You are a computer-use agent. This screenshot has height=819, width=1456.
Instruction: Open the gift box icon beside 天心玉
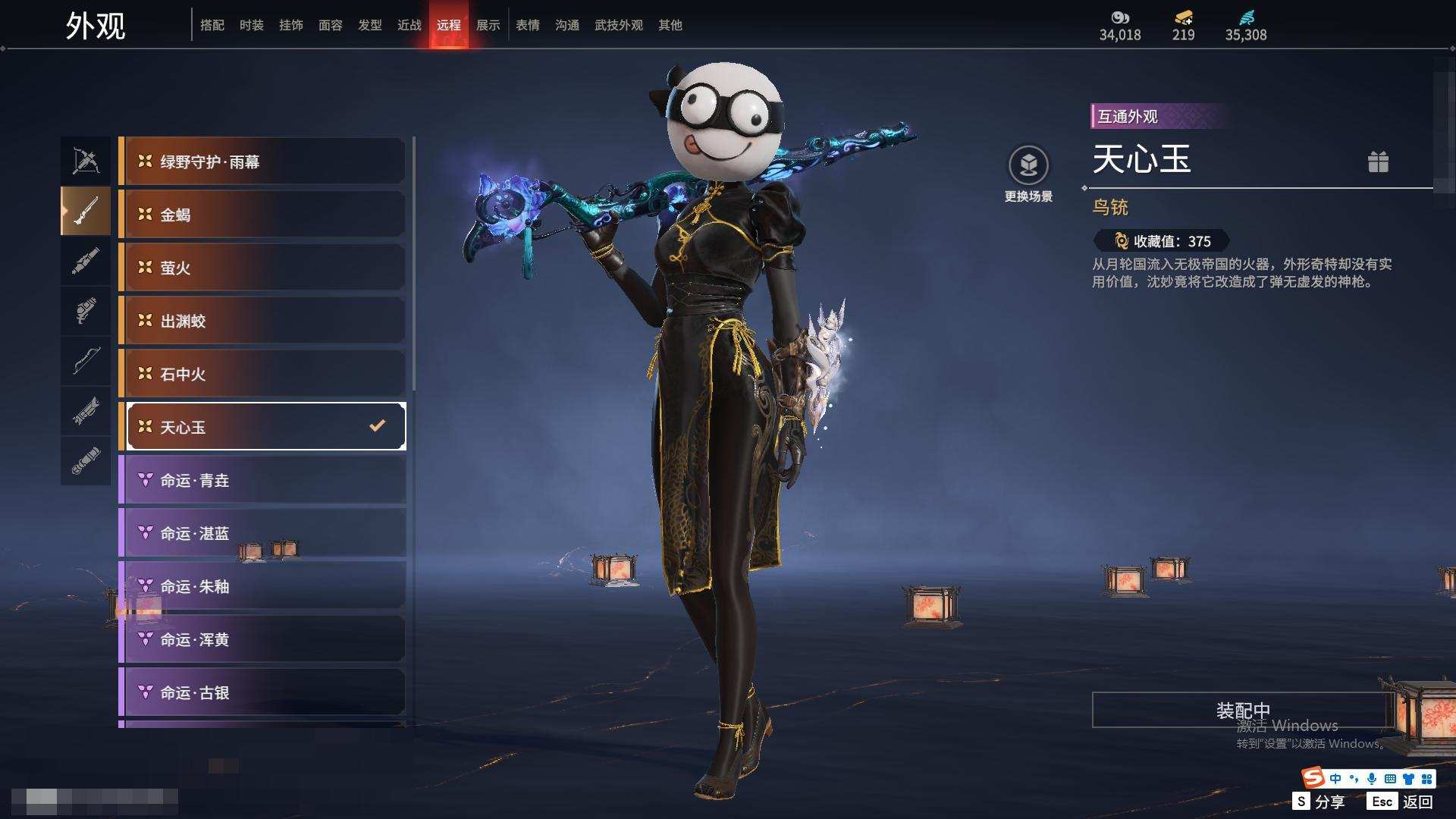click(x=1378, y=162)
